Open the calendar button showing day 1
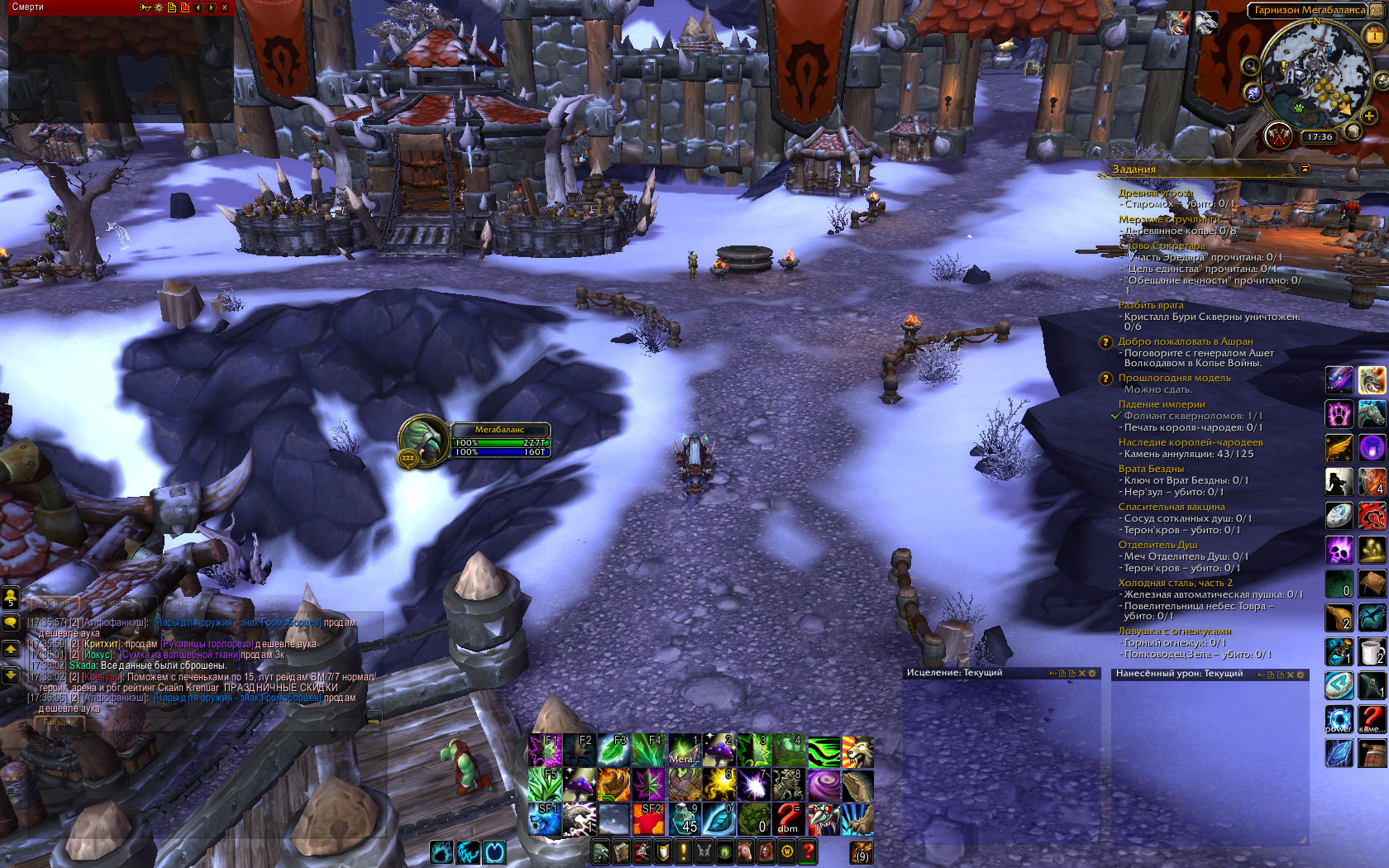Screen dimensions: 1389x868 pos(1375,36)
